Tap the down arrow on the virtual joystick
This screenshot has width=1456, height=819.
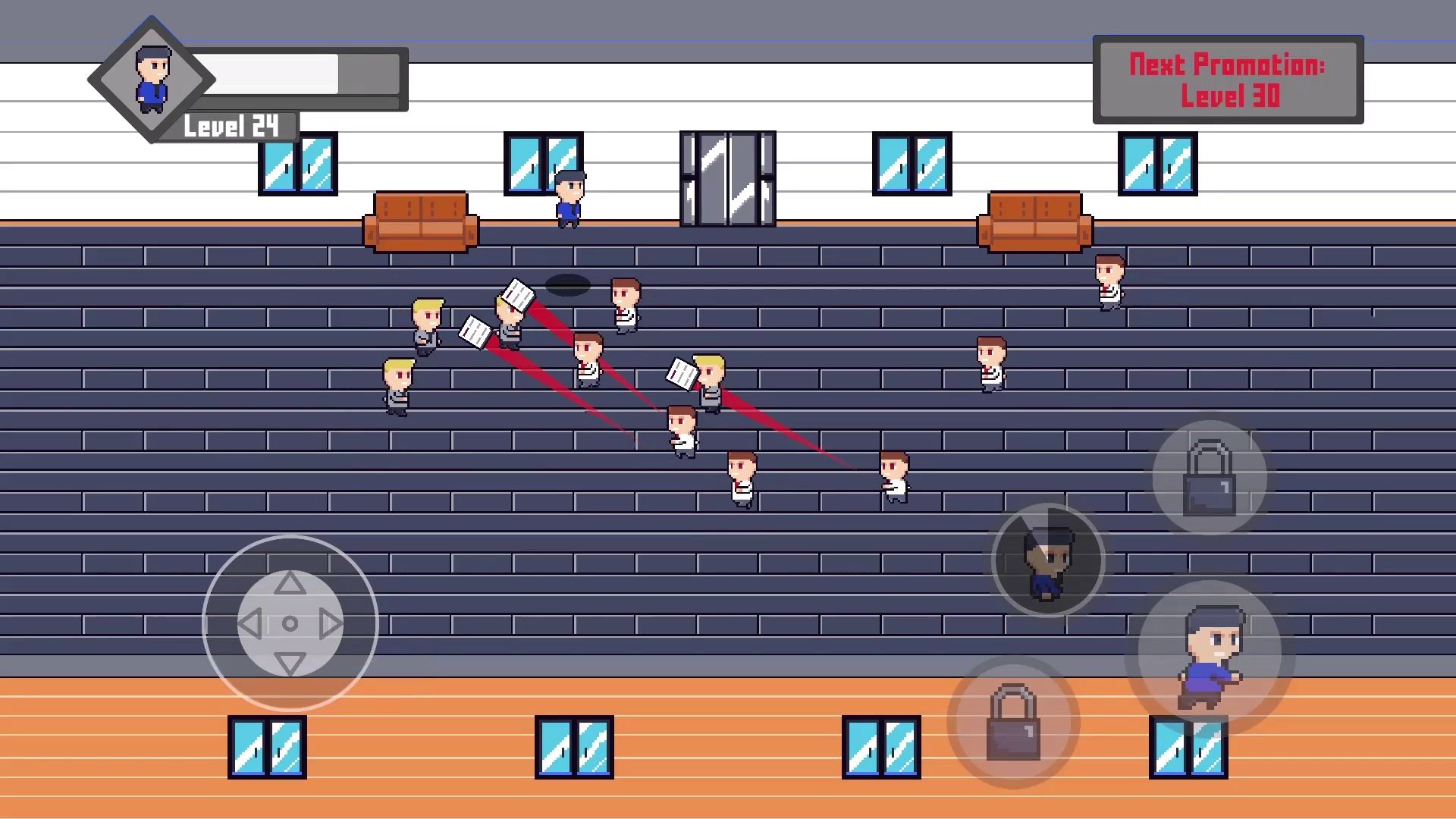(290, 664)
